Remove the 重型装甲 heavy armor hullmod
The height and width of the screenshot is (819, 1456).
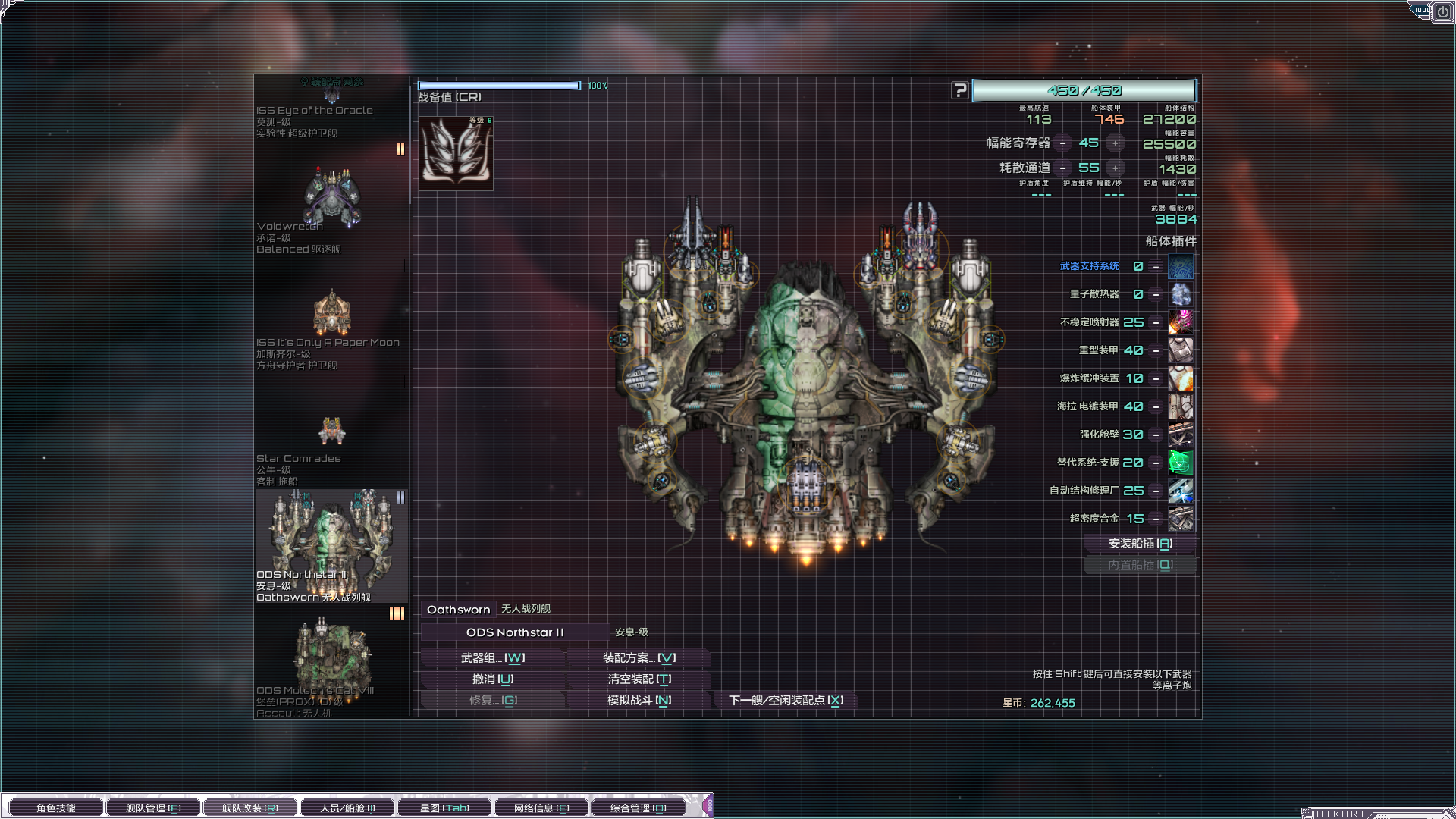click(1156, 350)
